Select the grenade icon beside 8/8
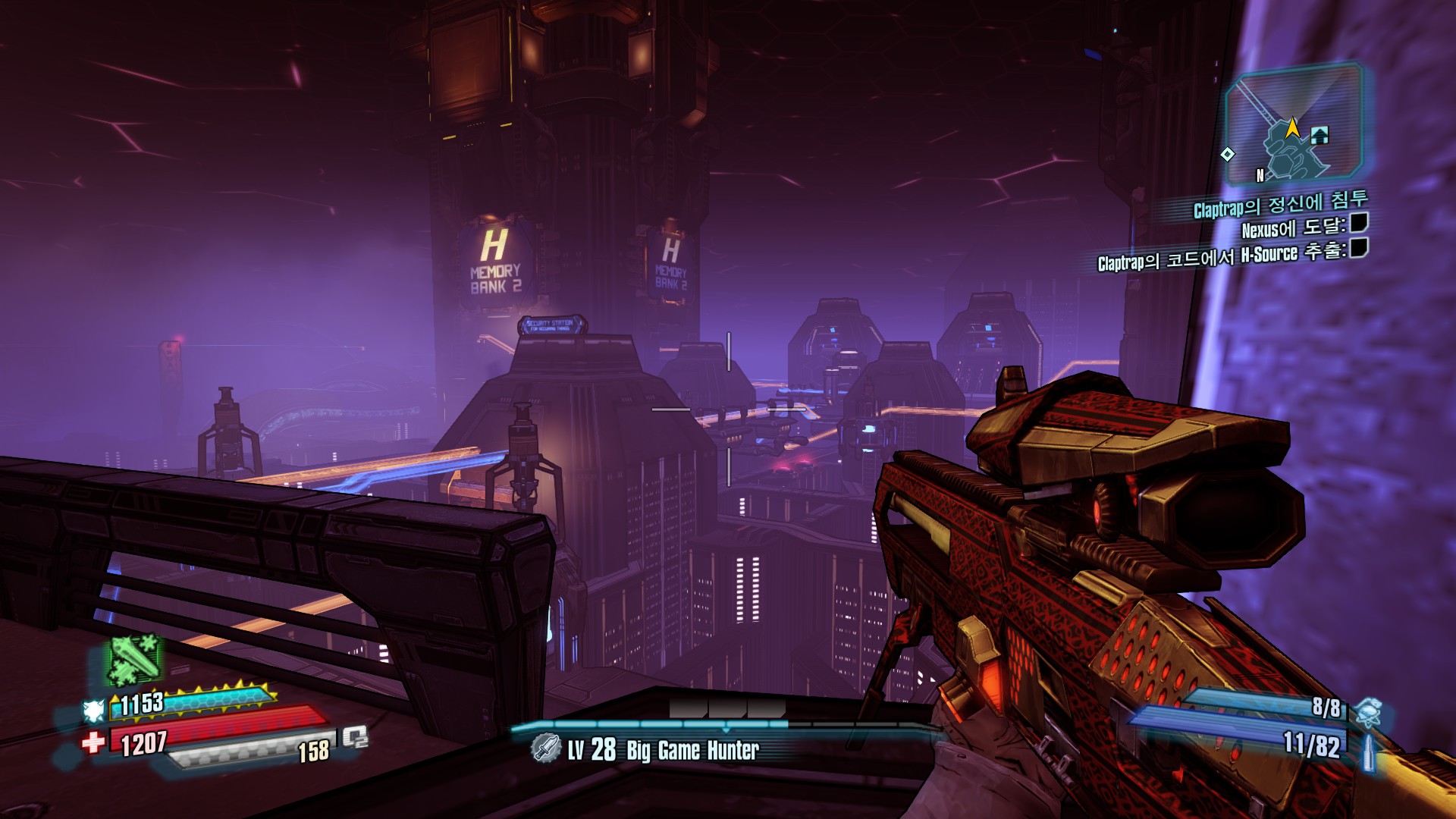 [x=1367, y=712]
